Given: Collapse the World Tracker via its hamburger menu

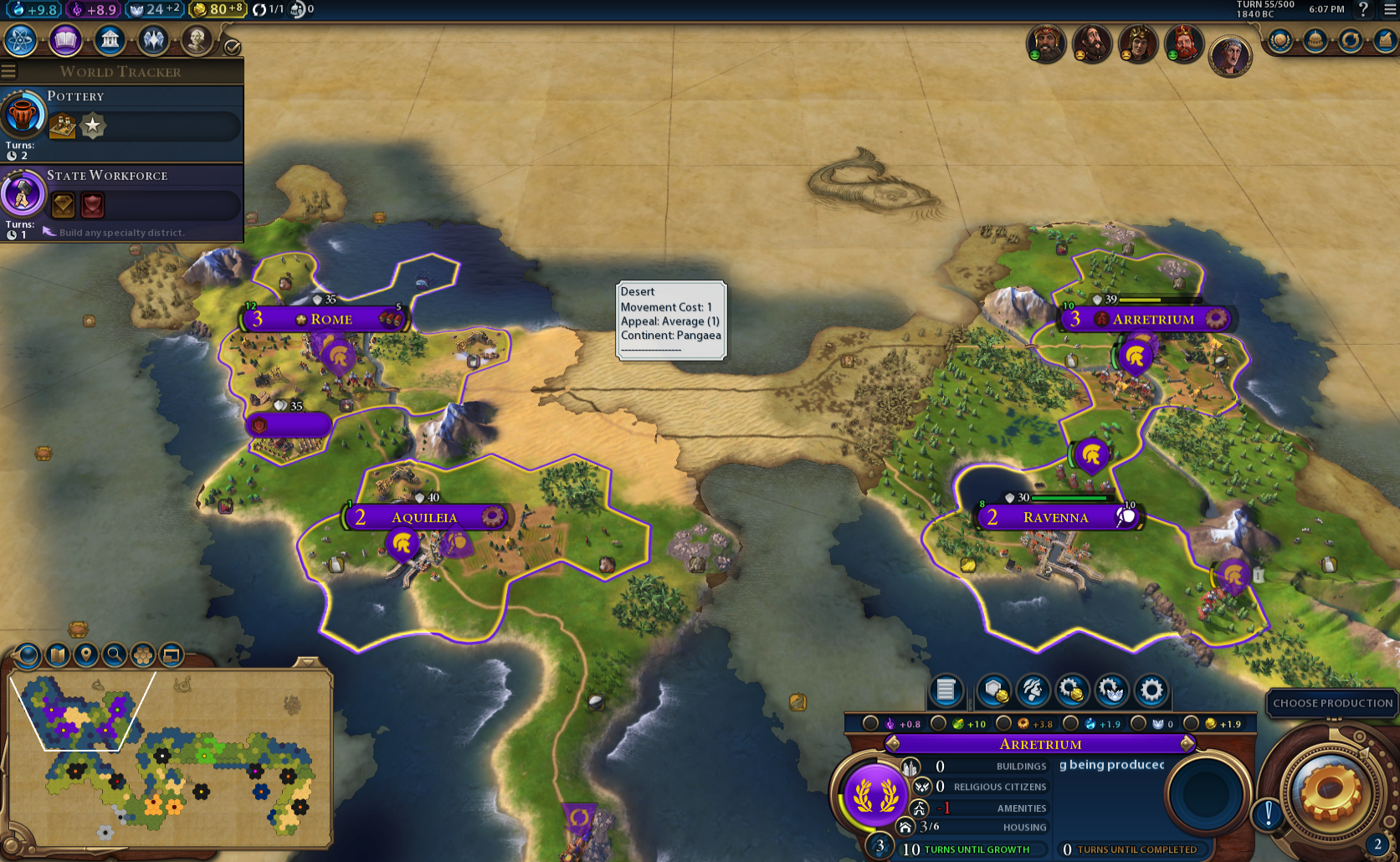Looking at the screenshot, I should click(x=9, y=71).
